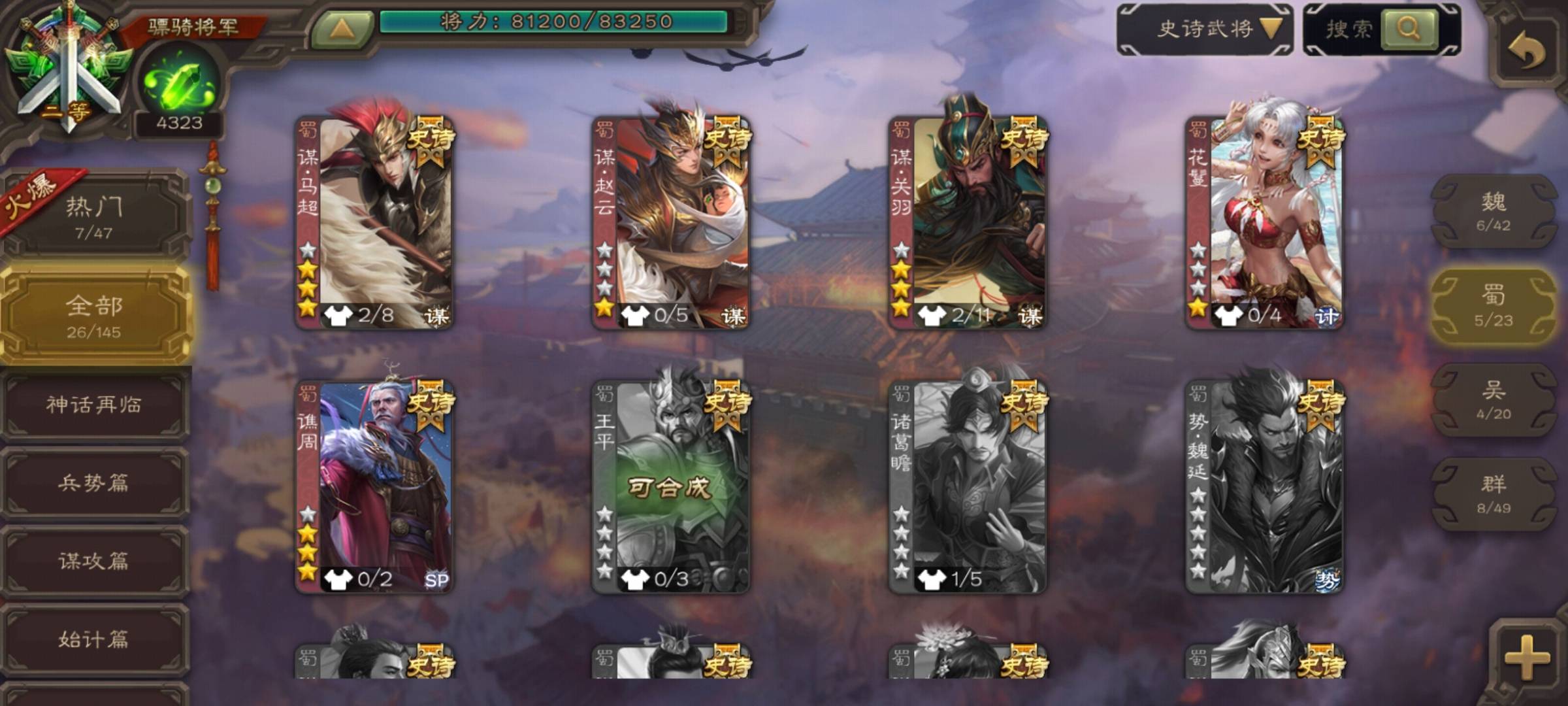Open the 谋·赵云 general card
1568x706 pixels.
tap(671, 222)
